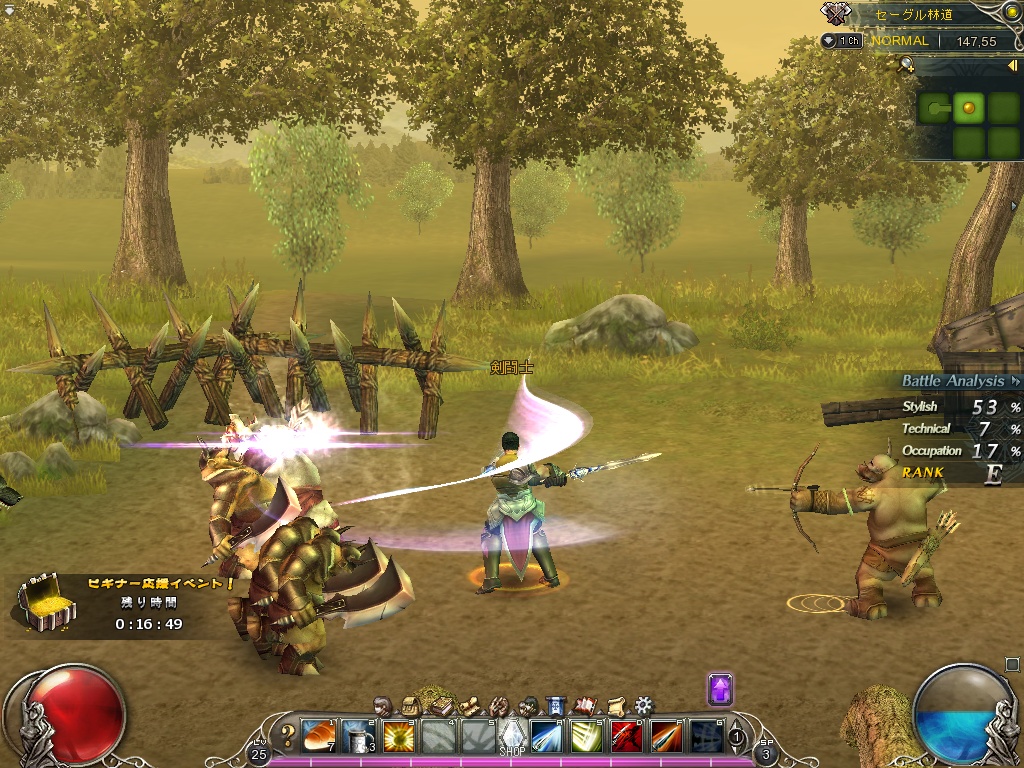Open the 1 Ch channel dropdown
The width and height of the screenshot is (1024, 768).
(x=843, y=41)
